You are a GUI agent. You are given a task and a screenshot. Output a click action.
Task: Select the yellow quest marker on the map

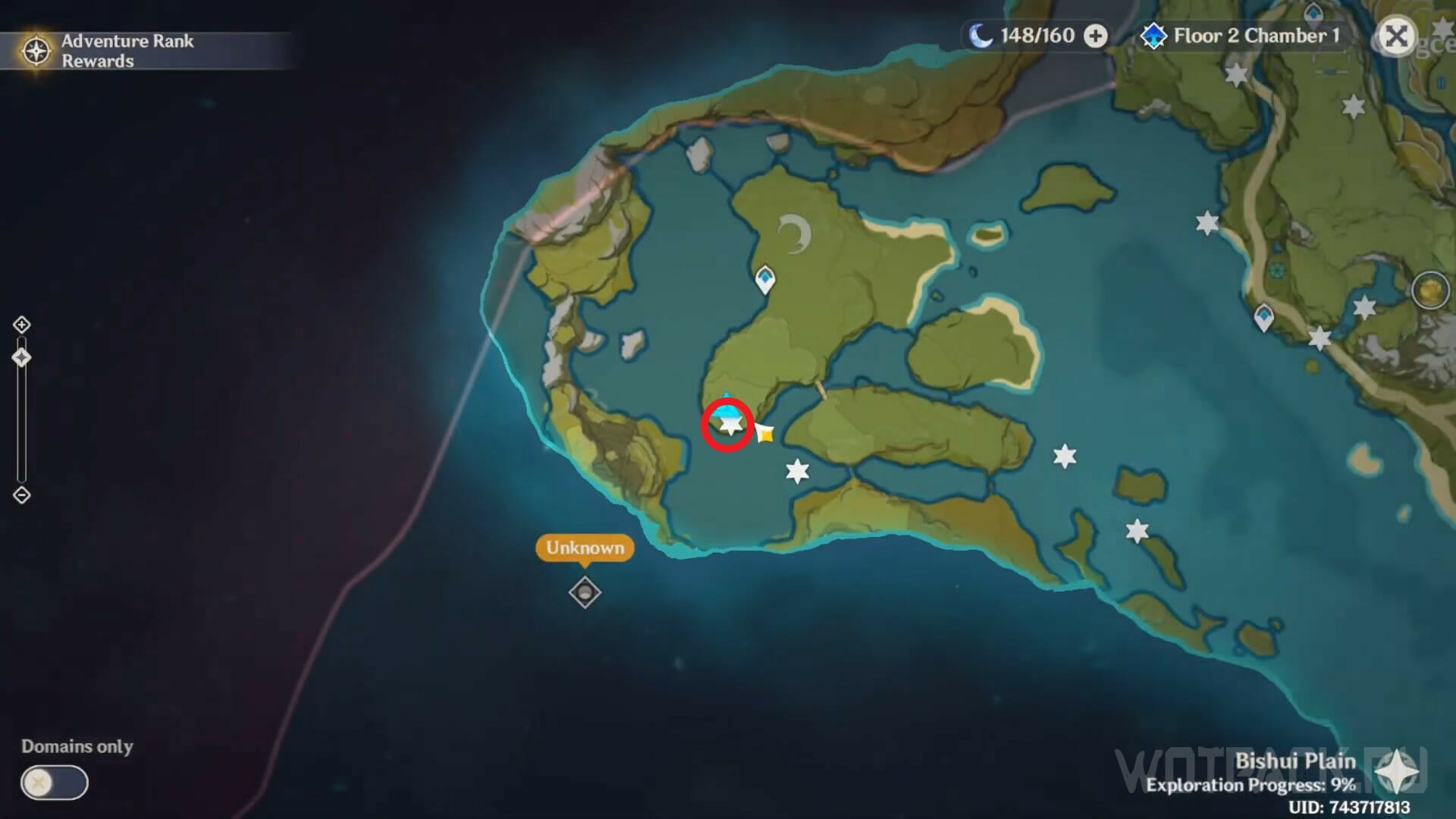[x=765, y=434]
